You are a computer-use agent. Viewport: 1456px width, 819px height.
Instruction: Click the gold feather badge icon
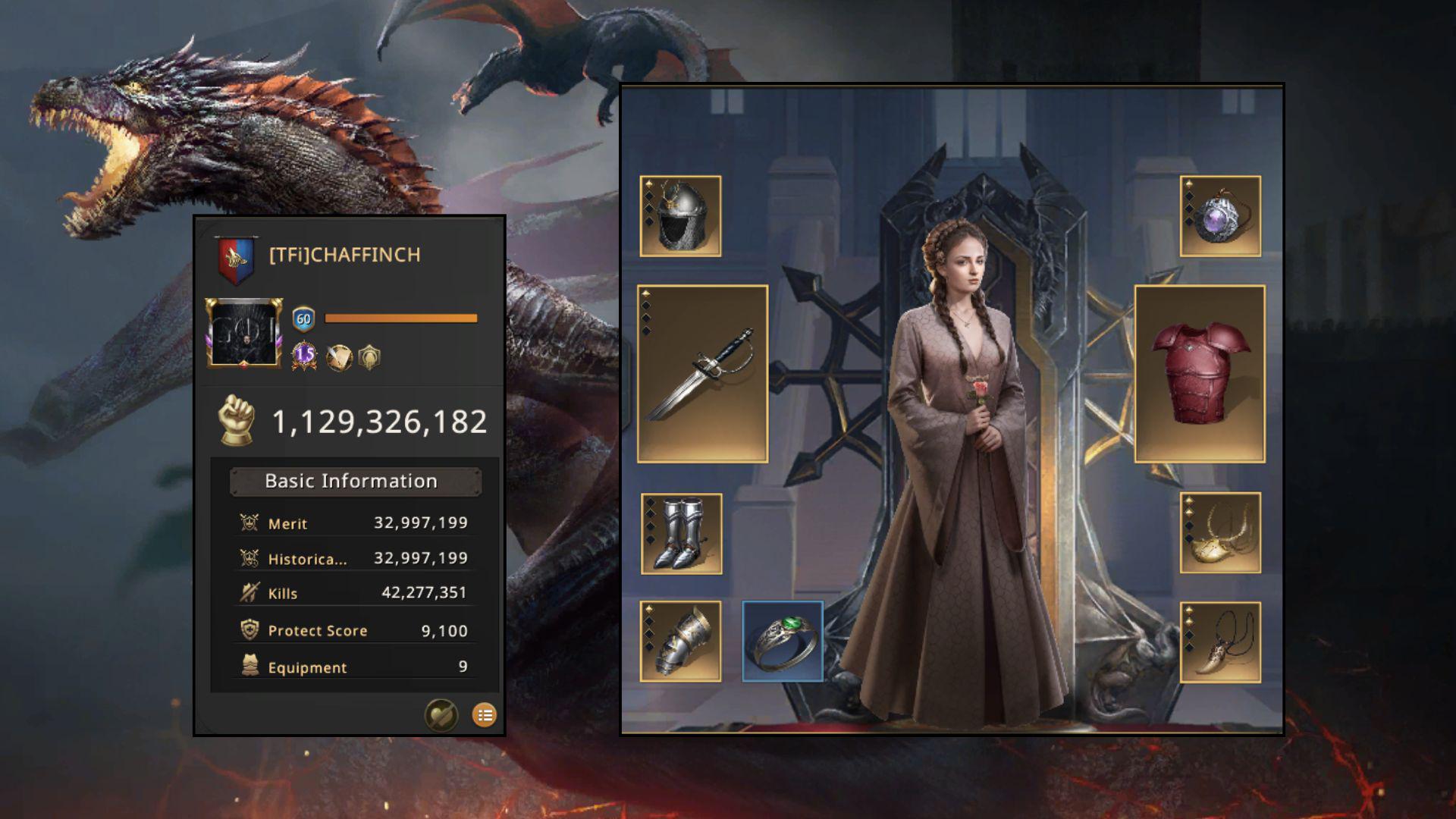(338, 357)
